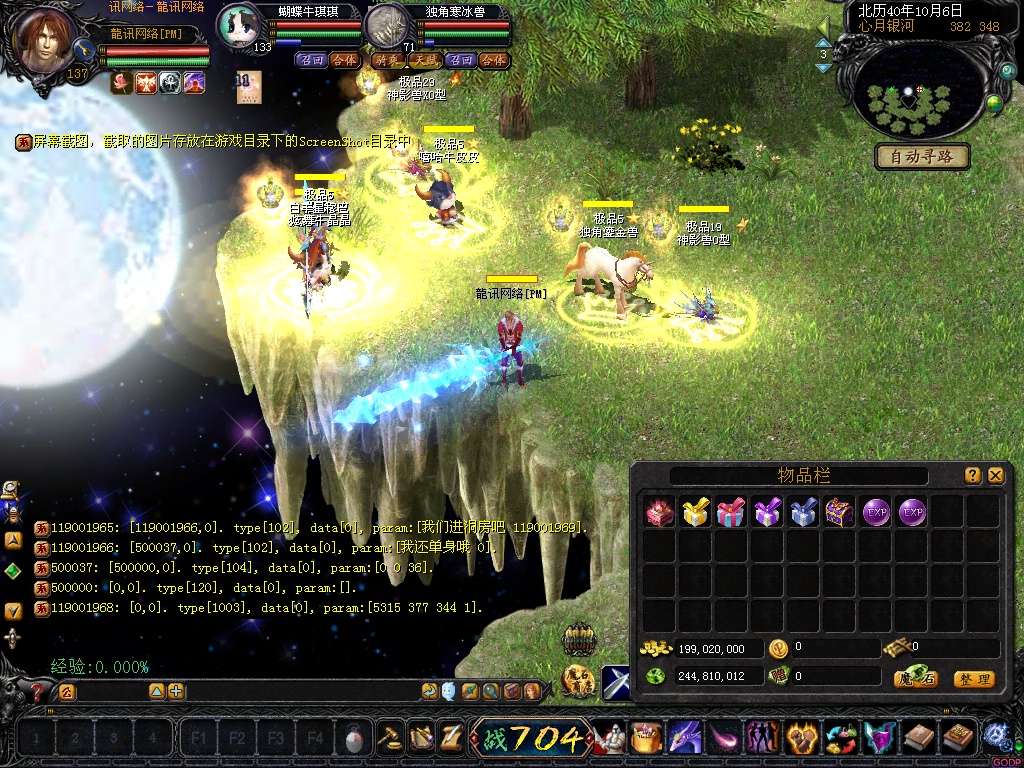Click the 整理 sort button
This screenshot has width=1024, height=768.
973,679
